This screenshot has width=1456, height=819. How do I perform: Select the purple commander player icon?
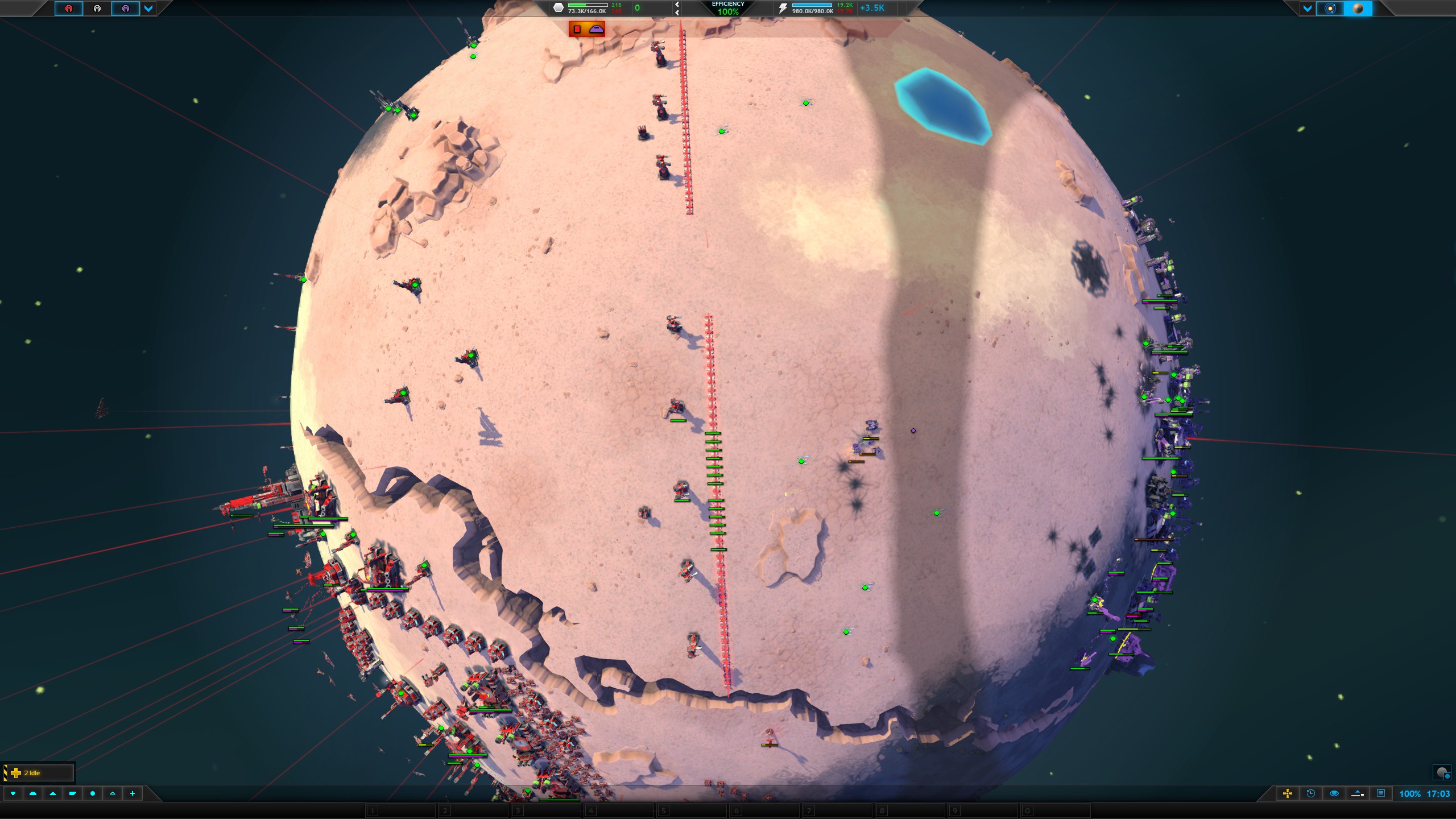point(126,10)
